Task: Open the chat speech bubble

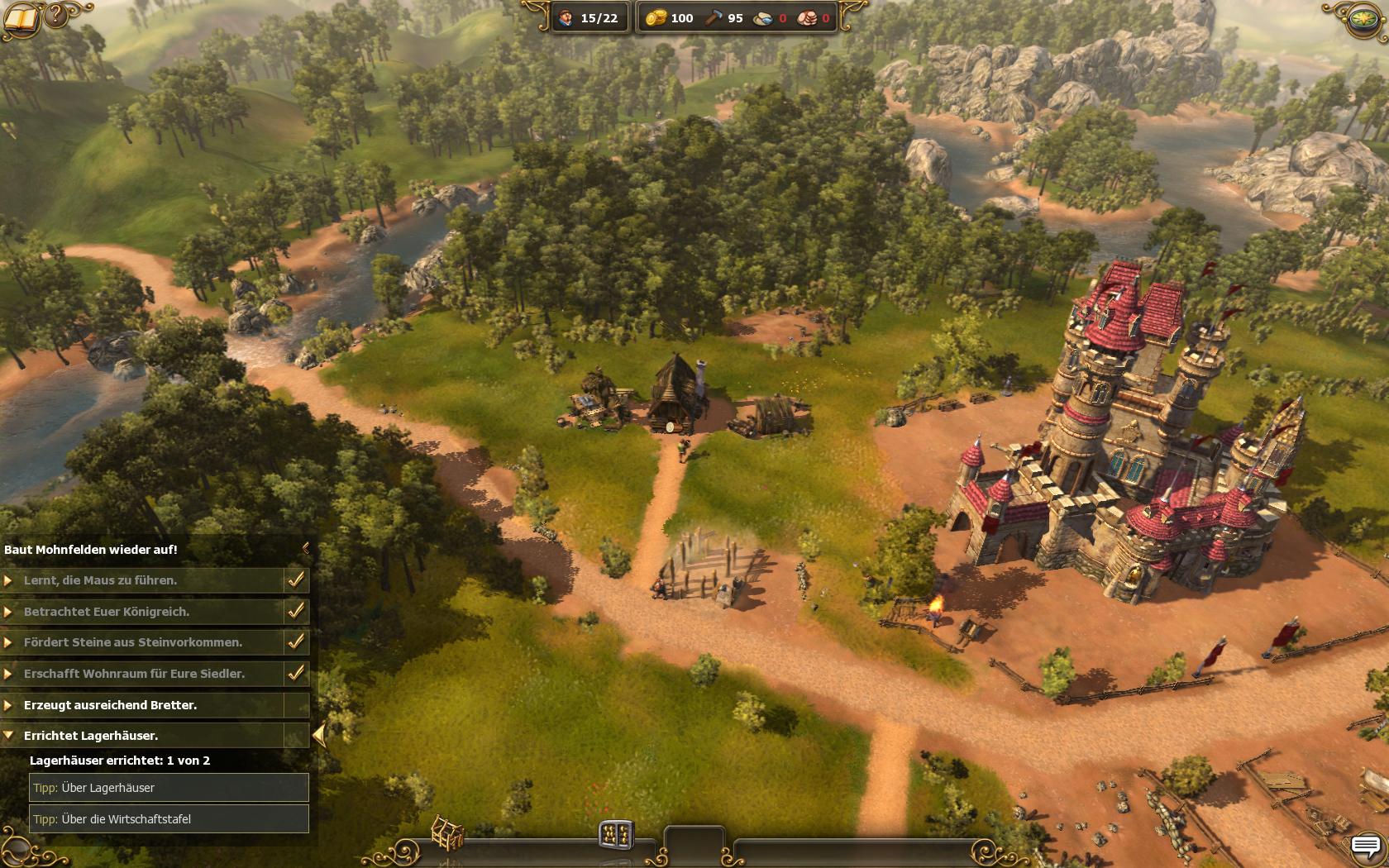Action: tap(1366, 847)
